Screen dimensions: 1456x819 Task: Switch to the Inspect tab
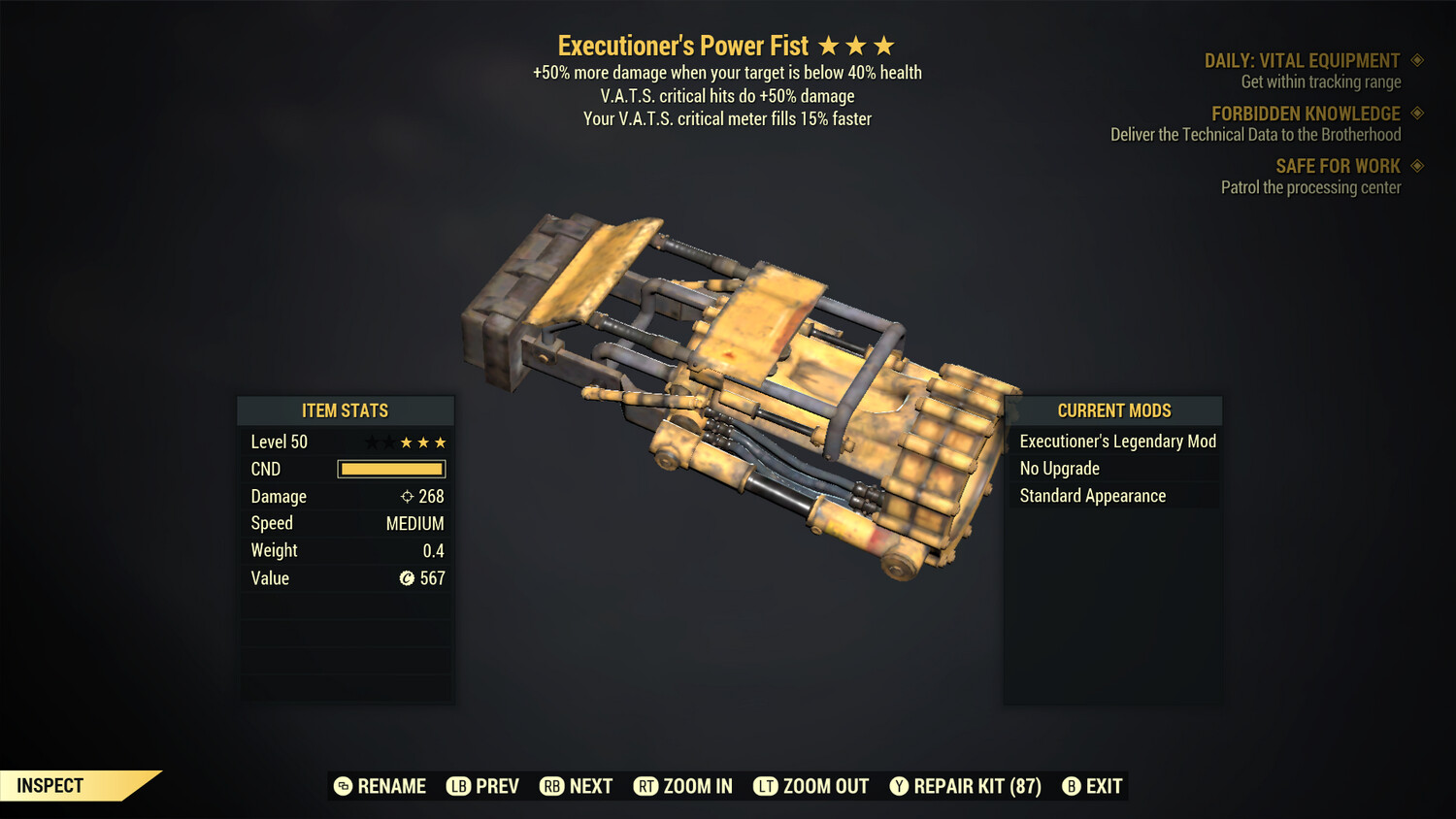pos(50,785)
